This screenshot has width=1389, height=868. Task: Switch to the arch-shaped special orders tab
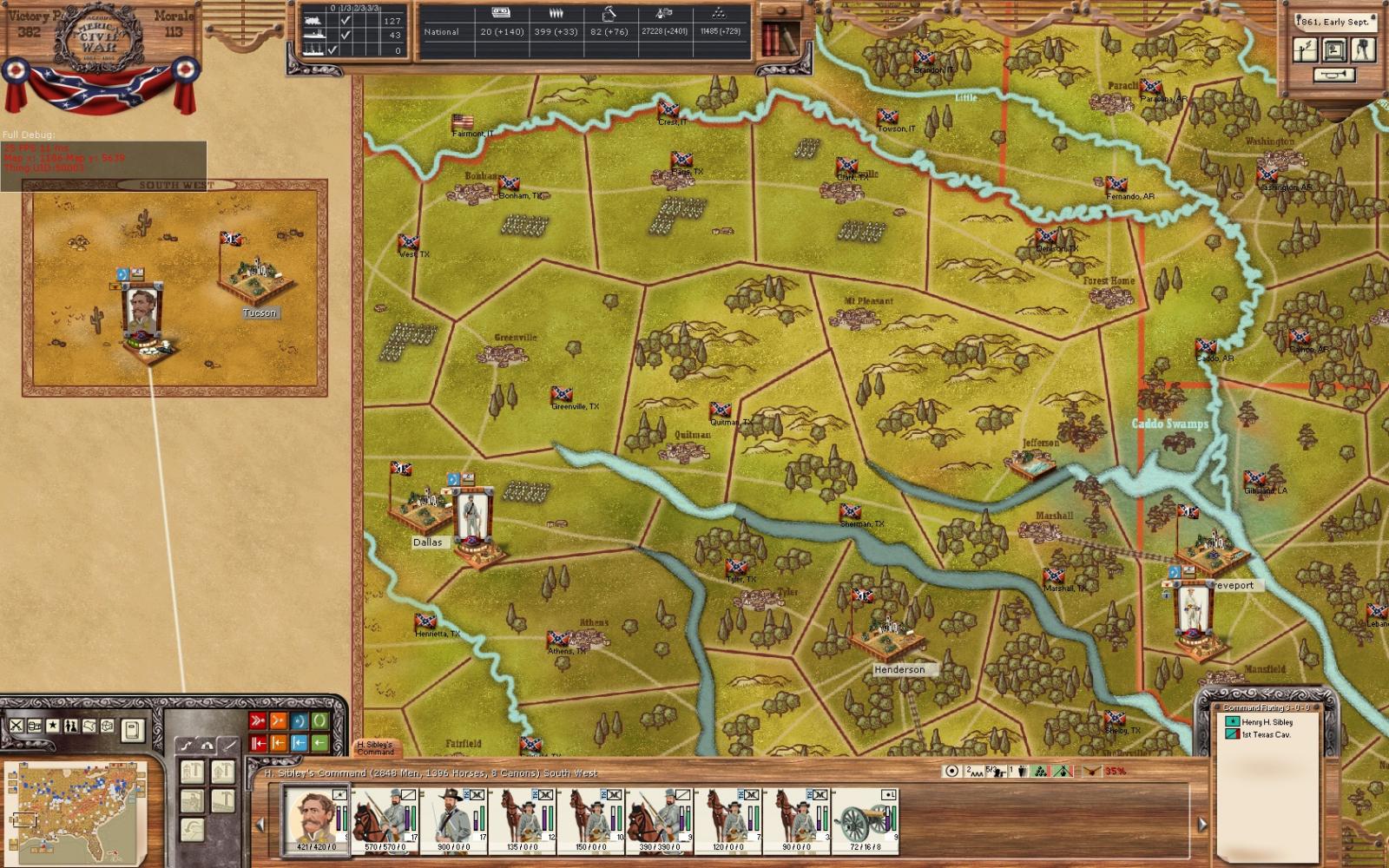coord(207,745)
